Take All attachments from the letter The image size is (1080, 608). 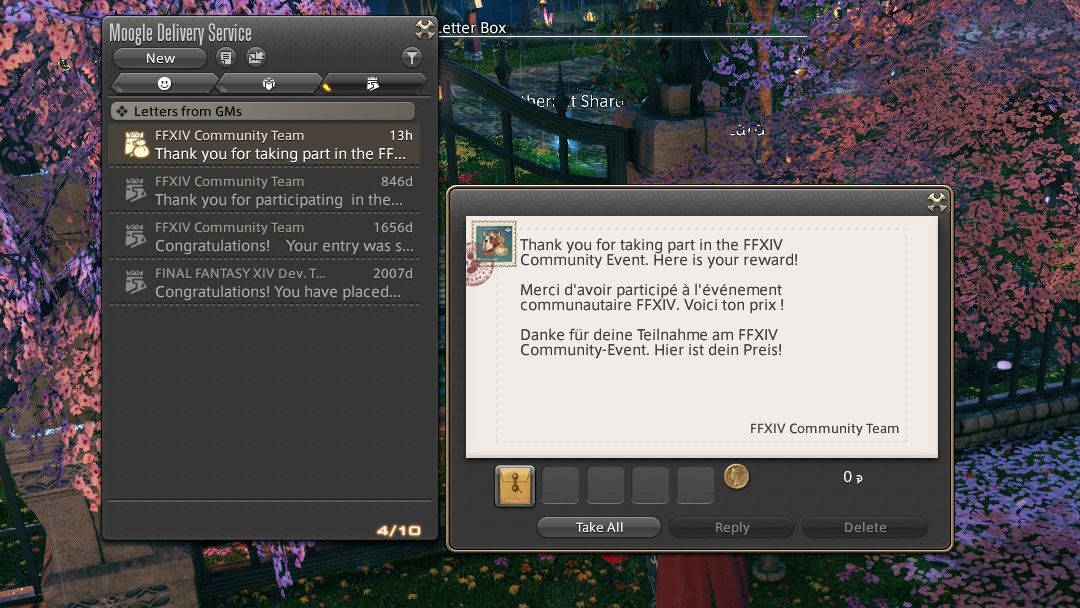(599, 527)
